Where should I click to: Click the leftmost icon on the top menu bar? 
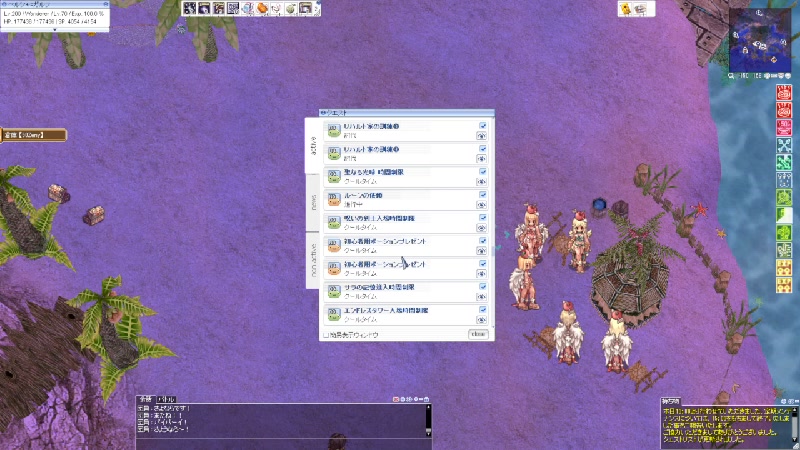coord(188,9)
